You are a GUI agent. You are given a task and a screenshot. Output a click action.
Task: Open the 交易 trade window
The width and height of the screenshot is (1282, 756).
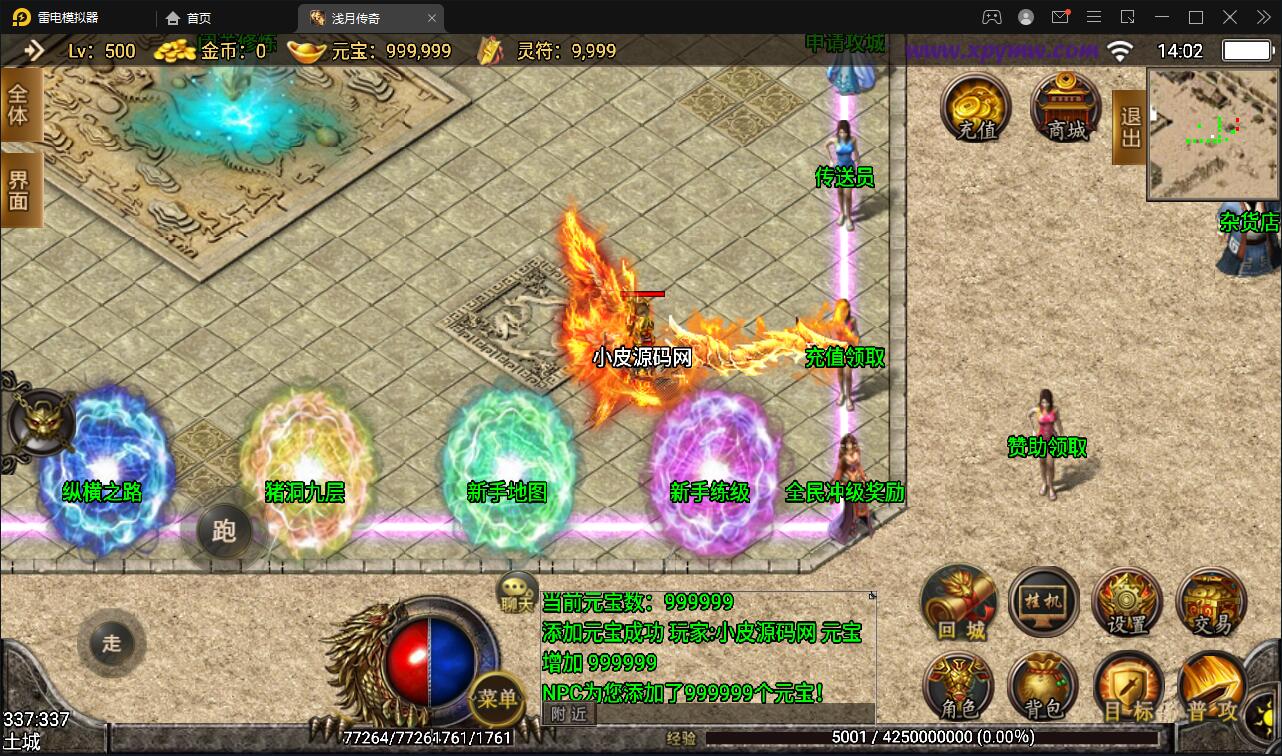1211,603
